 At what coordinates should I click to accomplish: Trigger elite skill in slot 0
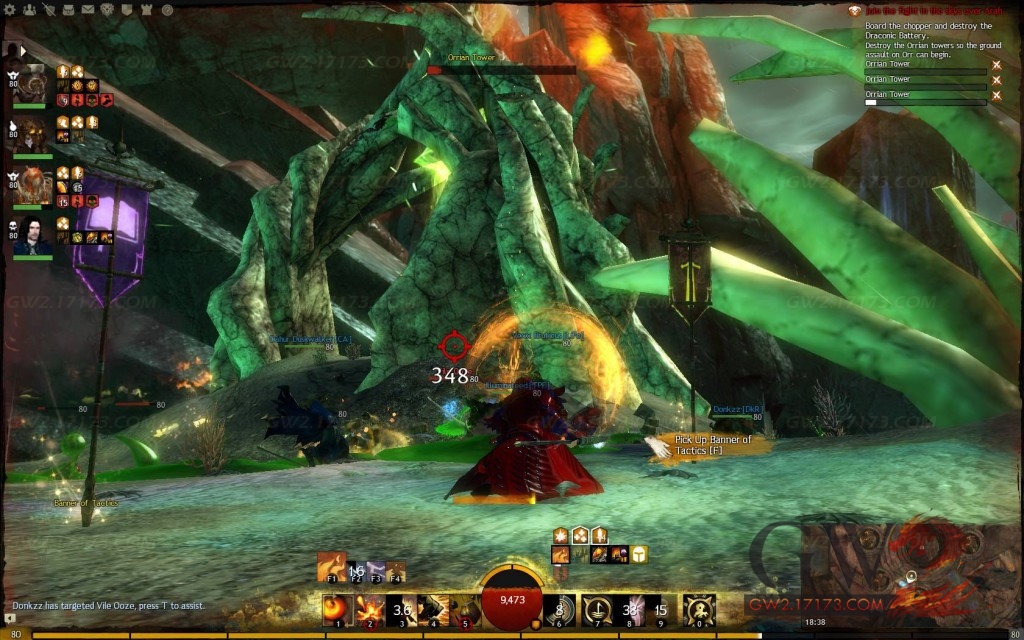point(698,609)
